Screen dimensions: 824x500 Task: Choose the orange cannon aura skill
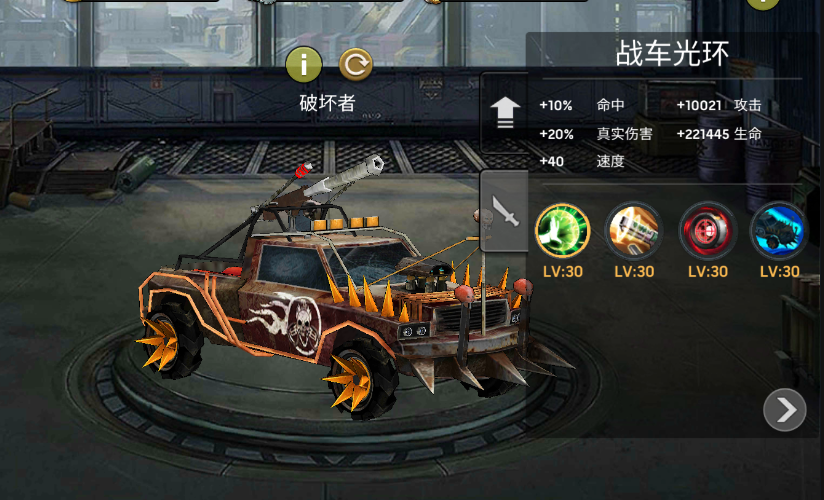tap(634, 228)
